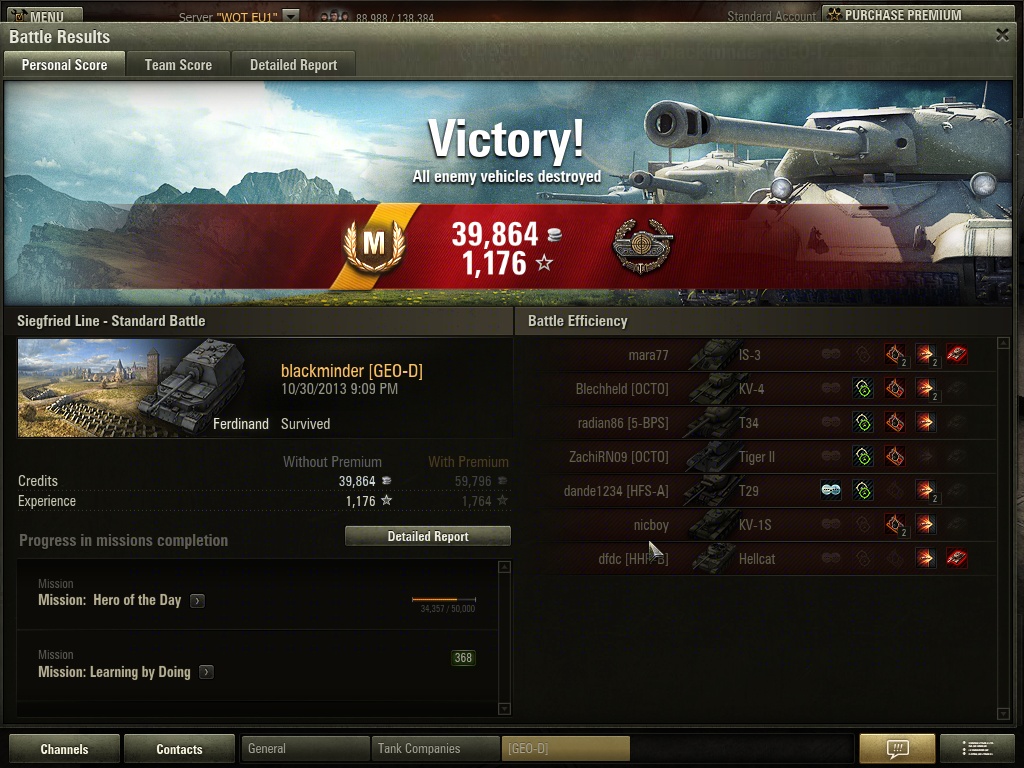This screenshot has height=768, width=1024.
Task: Click the notification speech bubble button
Action: (897, 749)
